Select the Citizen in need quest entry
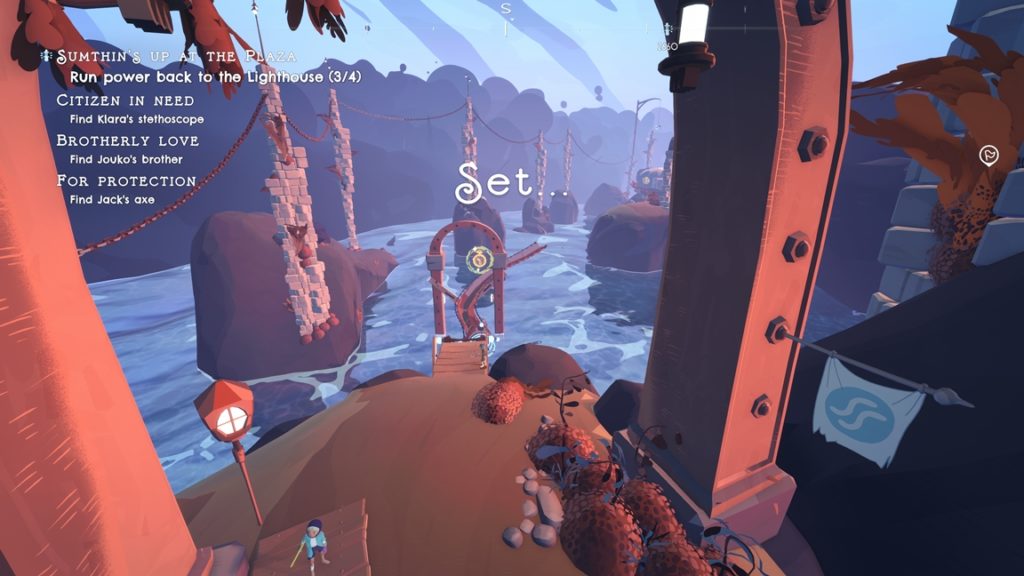Screen dimensions: 1024x576 coord(125,101)
